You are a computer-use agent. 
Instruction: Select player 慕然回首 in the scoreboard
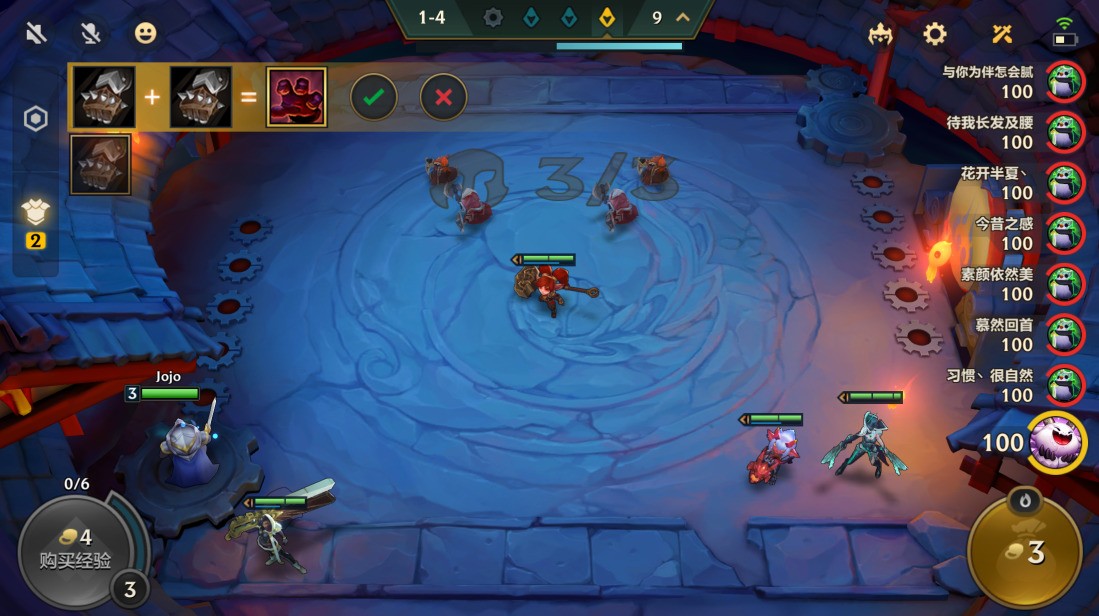[1065, 334]
